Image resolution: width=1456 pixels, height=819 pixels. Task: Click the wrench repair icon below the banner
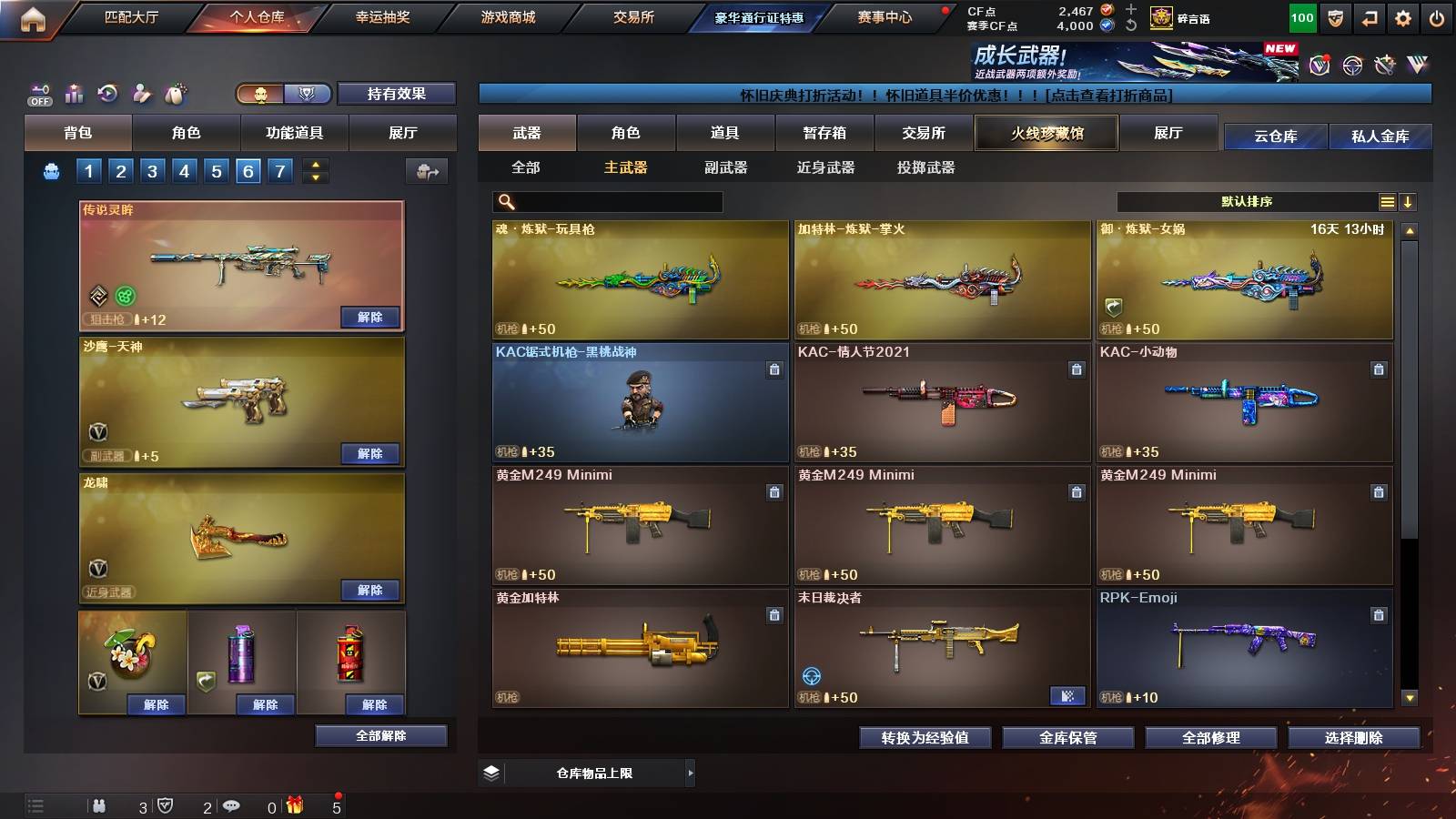point(1385,64)
